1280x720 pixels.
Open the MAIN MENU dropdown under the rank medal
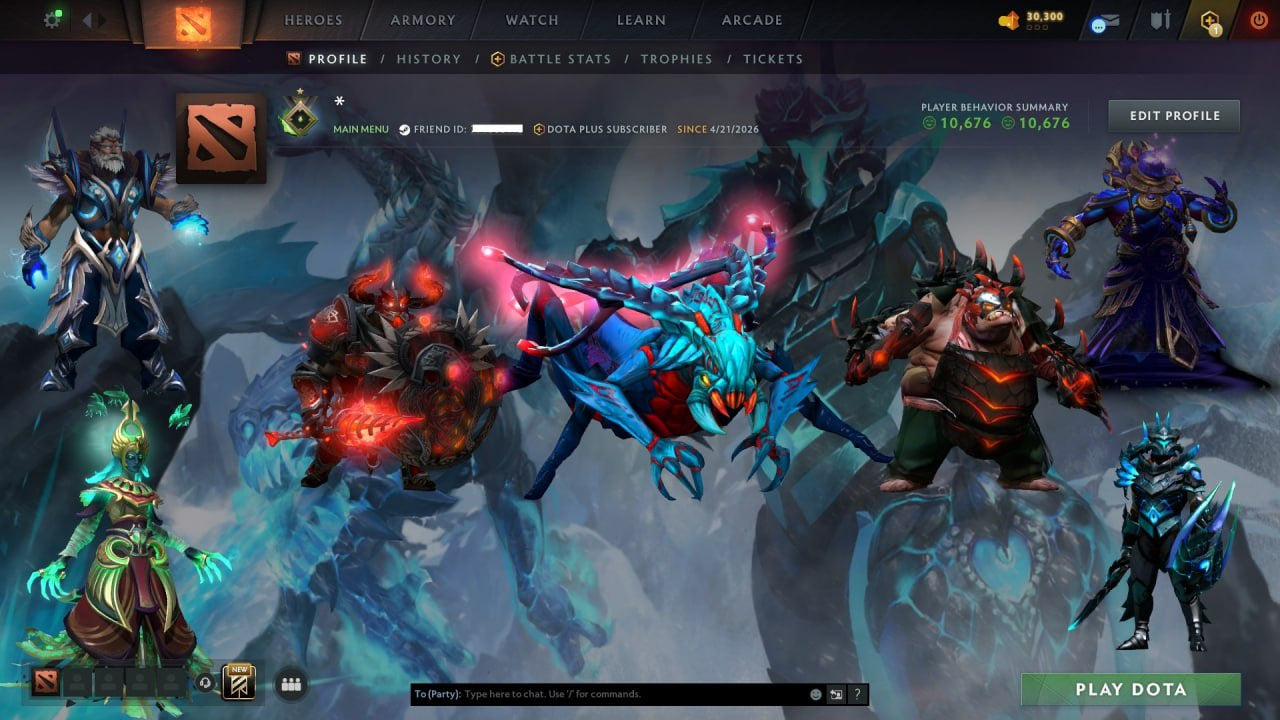(360, 129)
